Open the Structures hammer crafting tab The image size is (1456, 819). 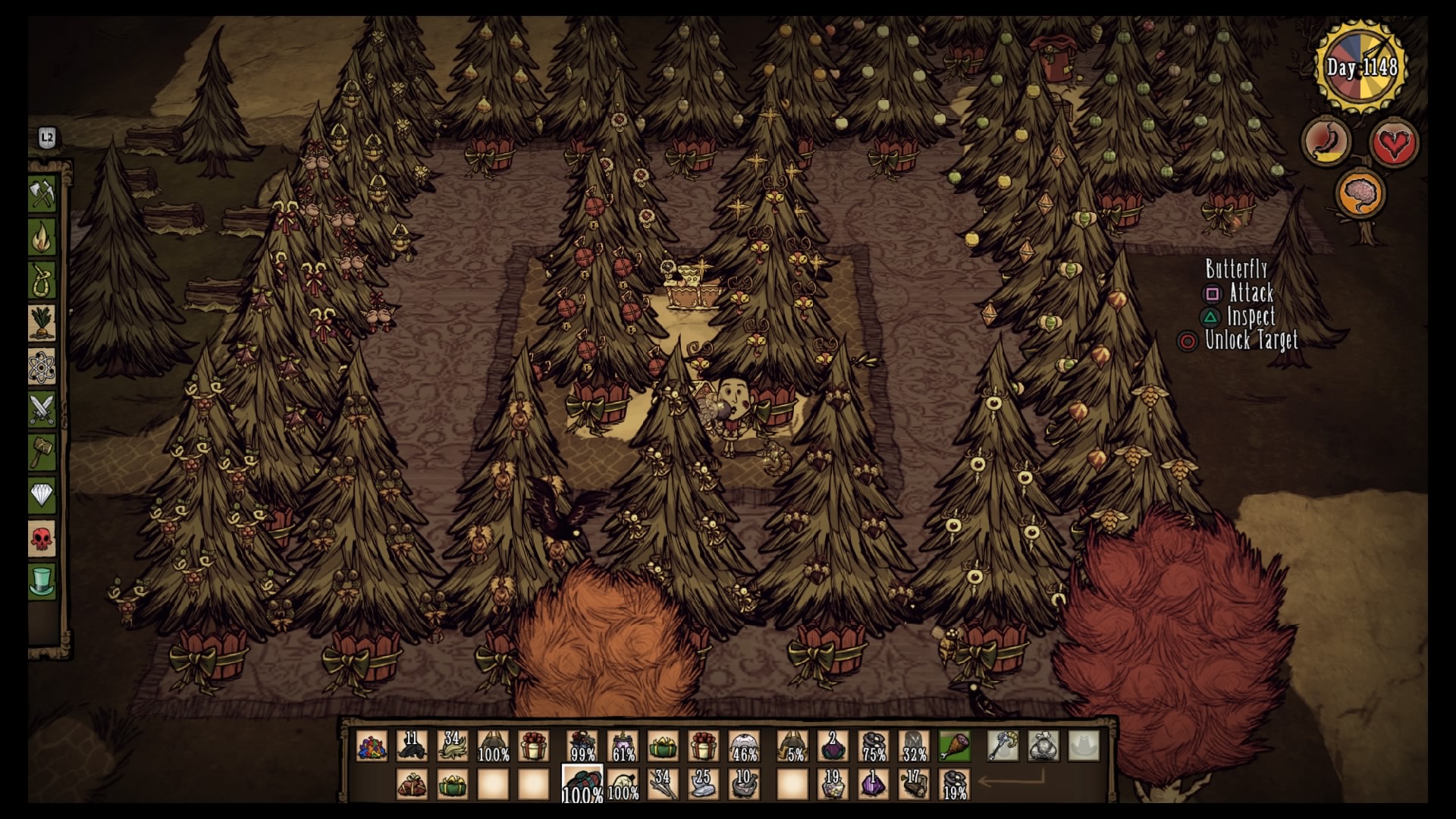[x=42, y=453]
